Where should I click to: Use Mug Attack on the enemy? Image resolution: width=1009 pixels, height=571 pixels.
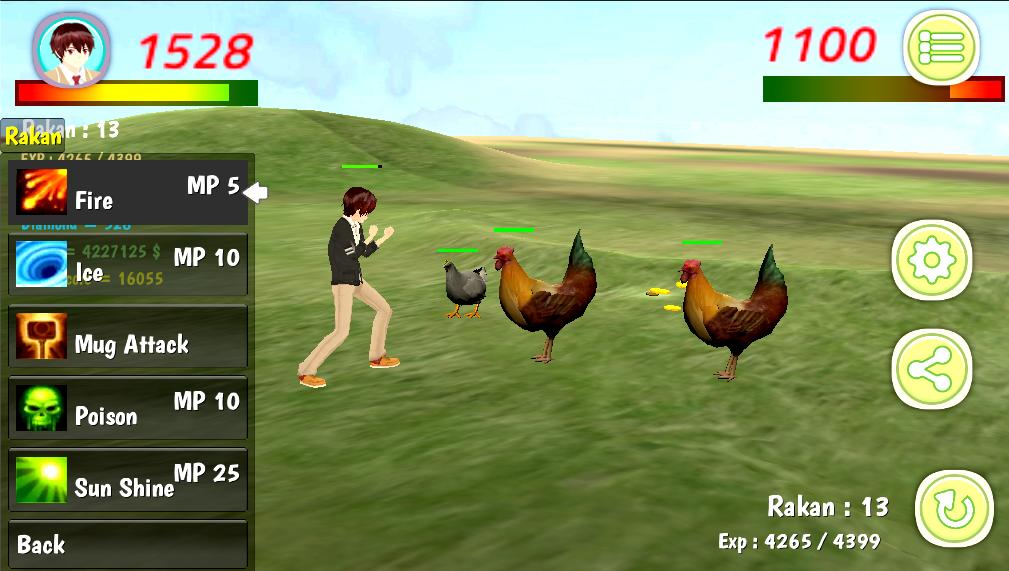click(x=128, y=337)
